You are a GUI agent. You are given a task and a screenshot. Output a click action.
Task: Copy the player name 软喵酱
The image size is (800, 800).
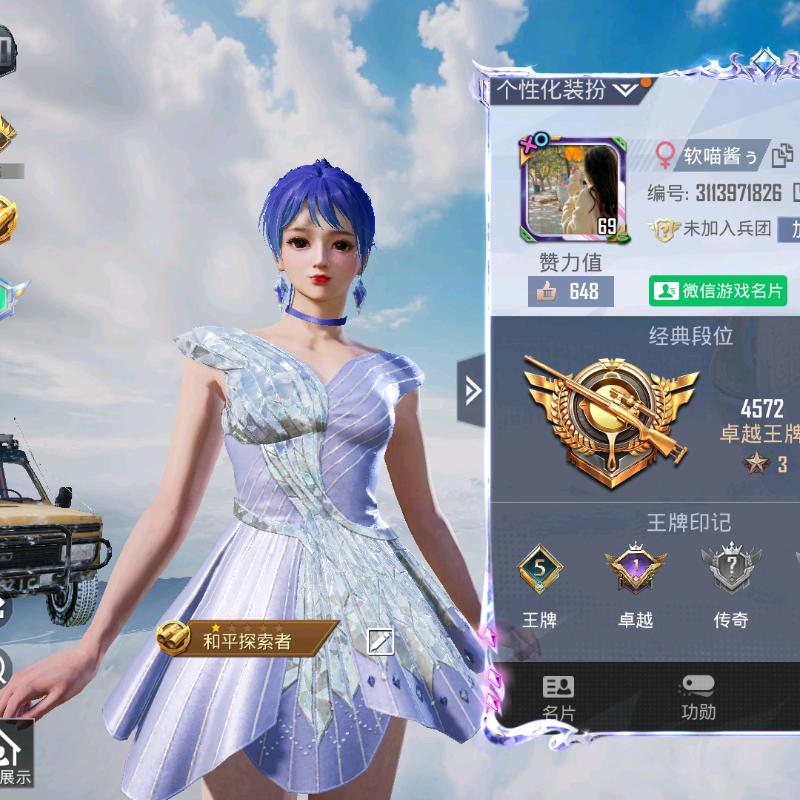coord(782,156)
